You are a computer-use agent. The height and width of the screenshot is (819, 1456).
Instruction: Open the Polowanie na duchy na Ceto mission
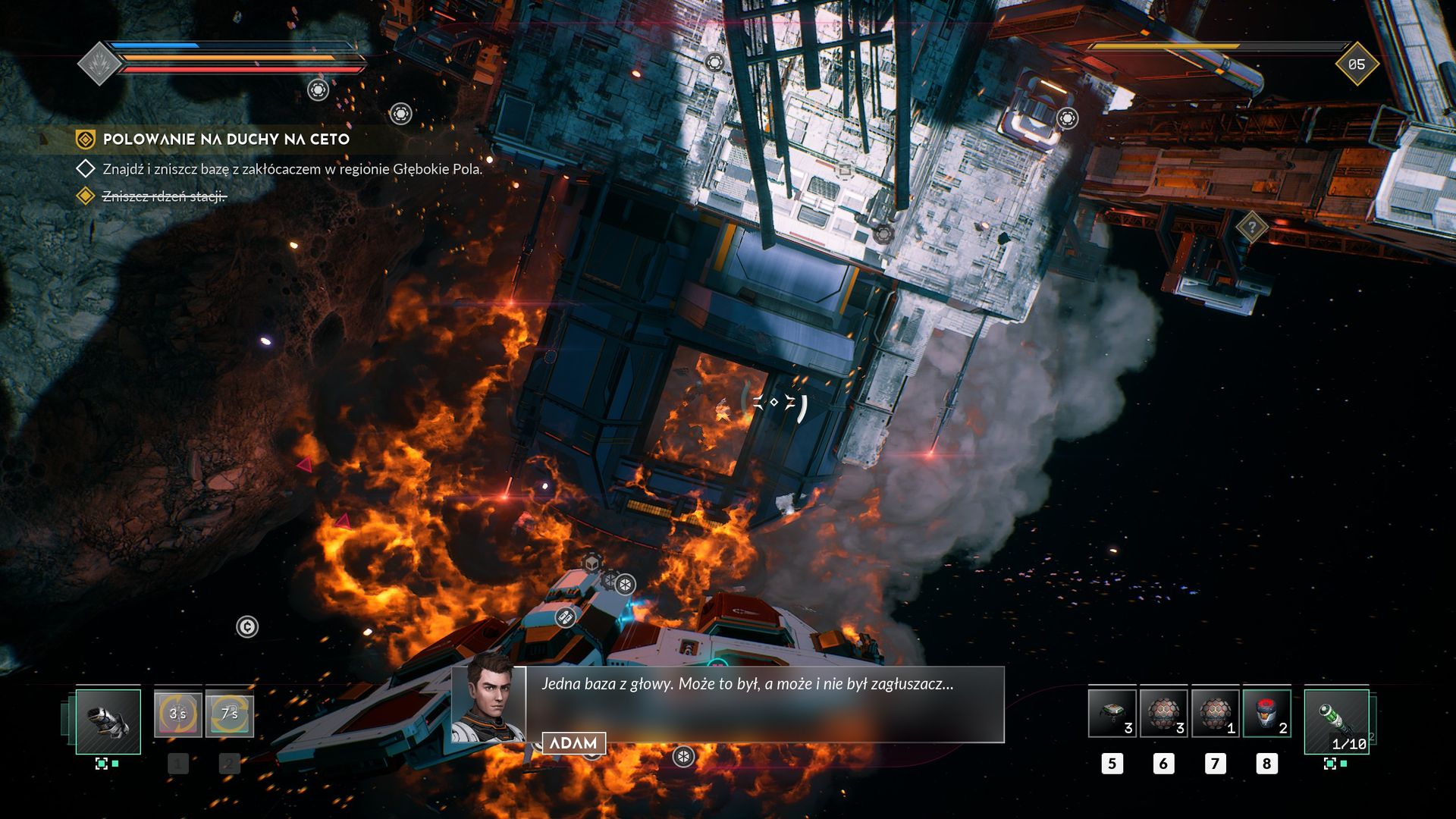(225, 140)
